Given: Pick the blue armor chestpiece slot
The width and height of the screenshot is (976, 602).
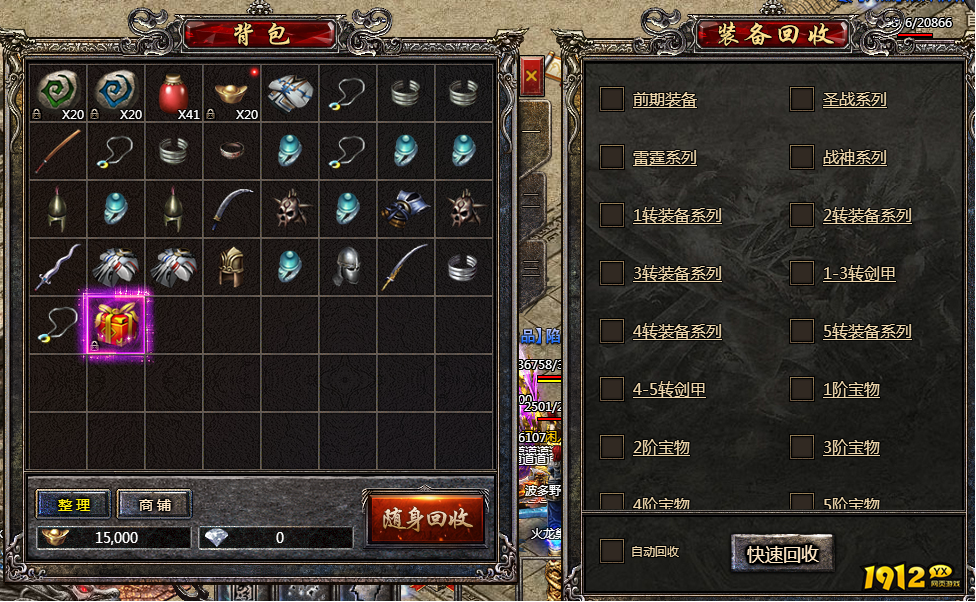Looking at the screenshot, I should [x=406, y=209].
